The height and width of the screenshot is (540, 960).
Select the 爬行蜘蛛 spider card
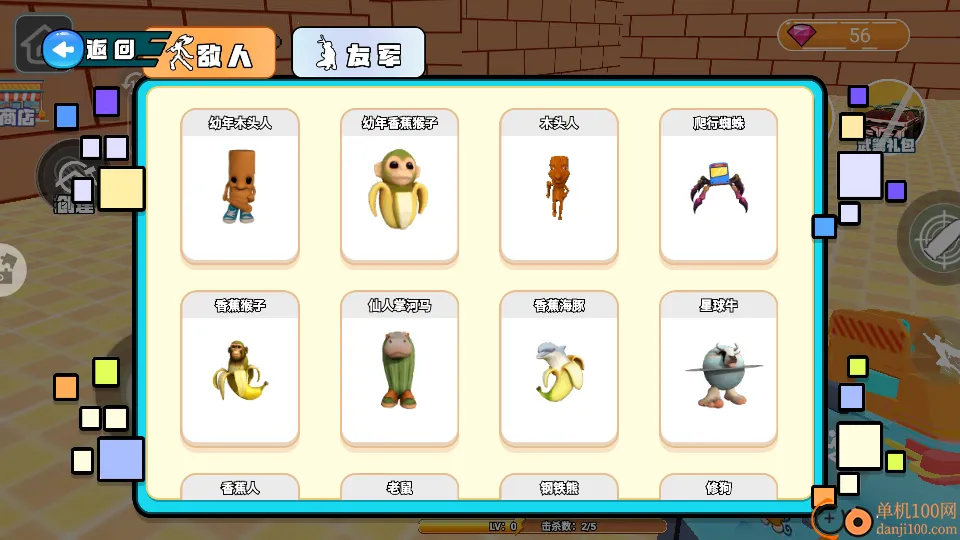pyautogui.click(x=718, y=187)
